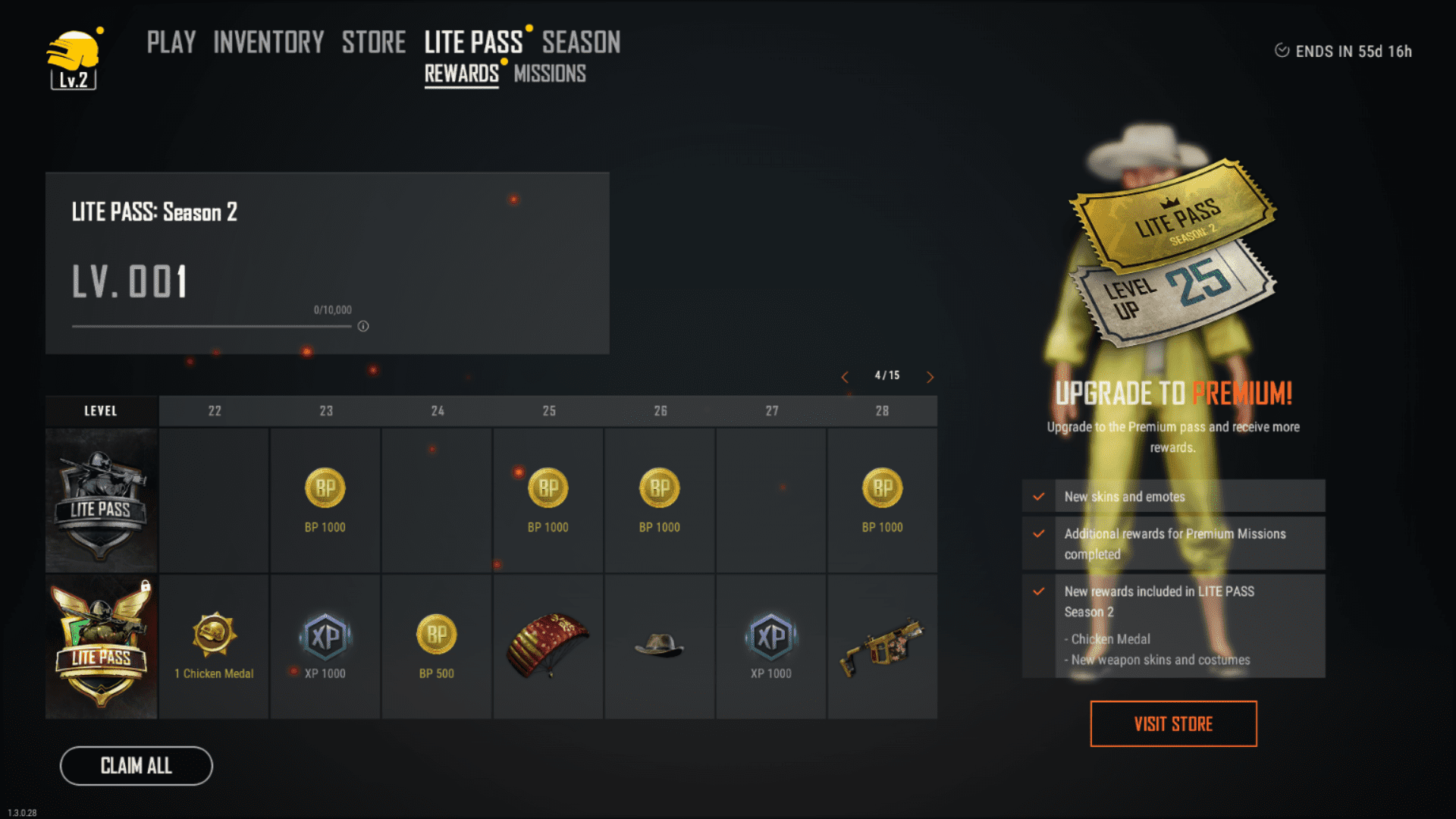Select the gold weapon skin reward
Screen dimensions: 1456x819
(882, 645)
